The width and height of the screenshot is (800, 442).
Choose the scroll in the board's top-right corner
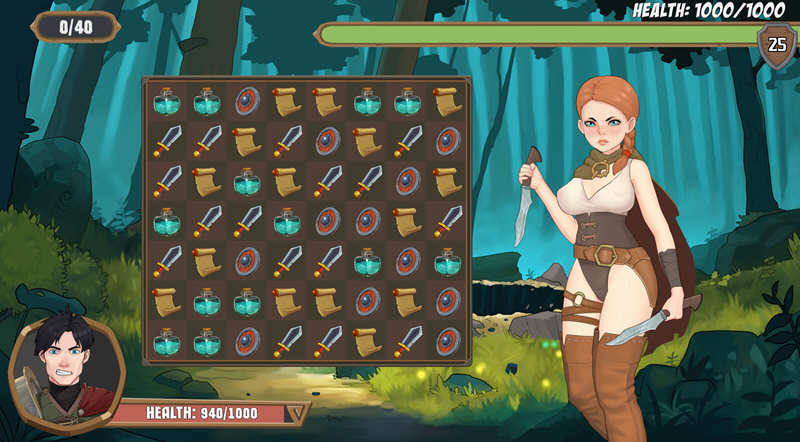point(447,100)
